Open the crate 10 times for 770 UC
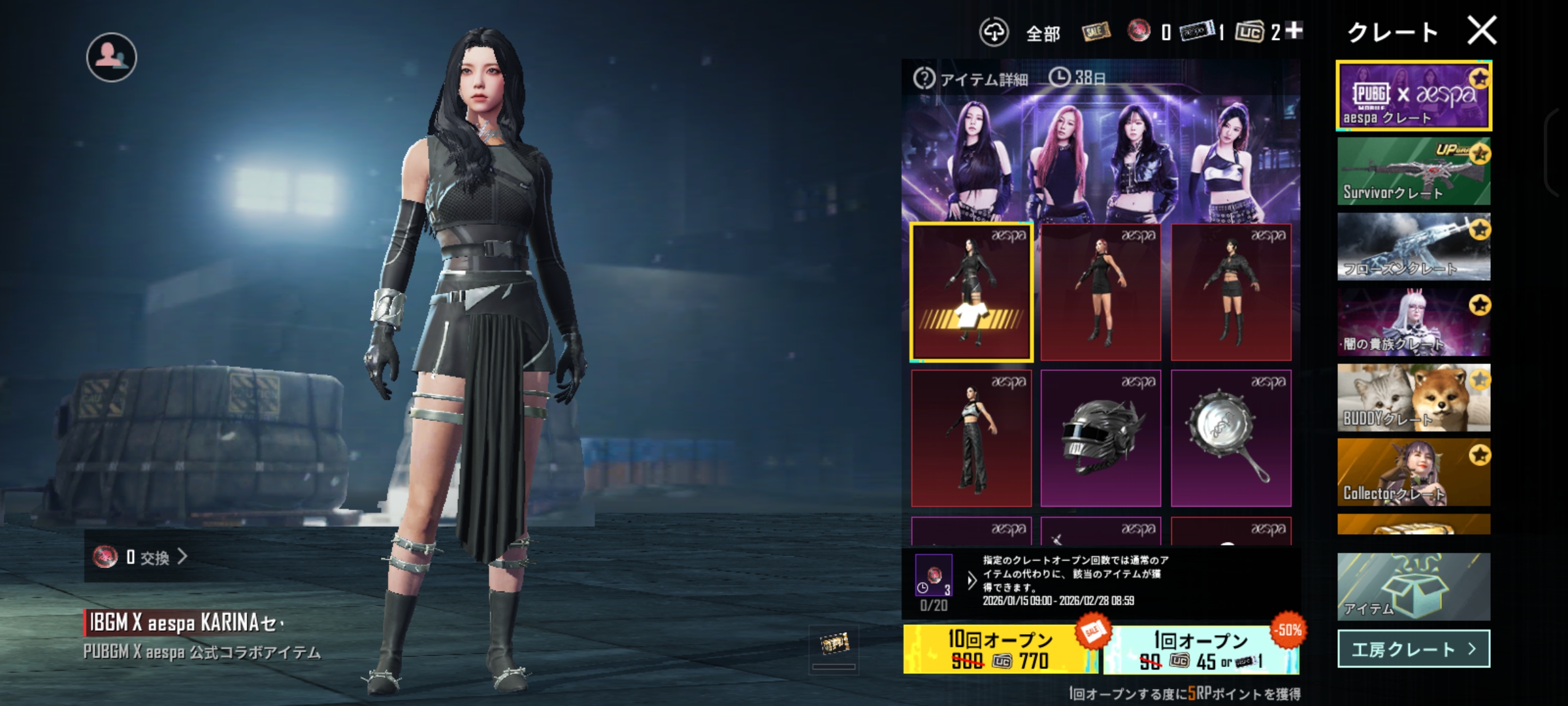 (x=1000, y=649)
